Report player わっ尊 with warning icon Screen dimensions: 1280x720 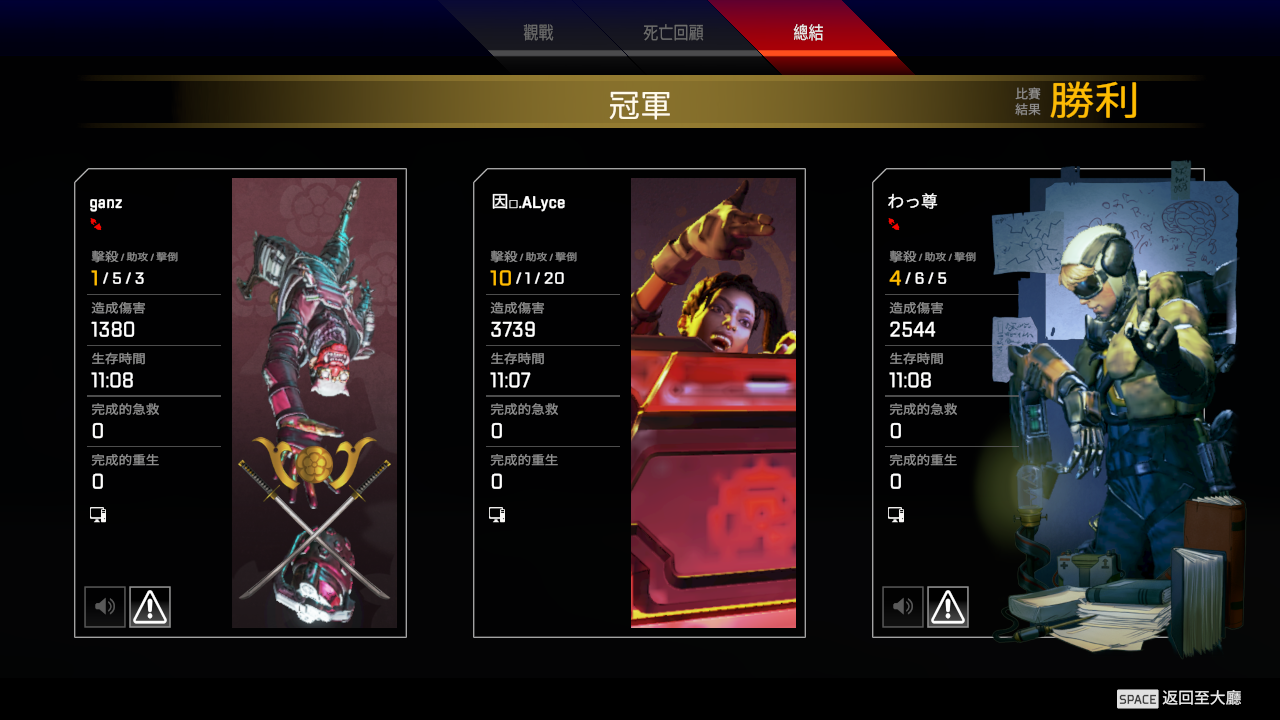948,607
